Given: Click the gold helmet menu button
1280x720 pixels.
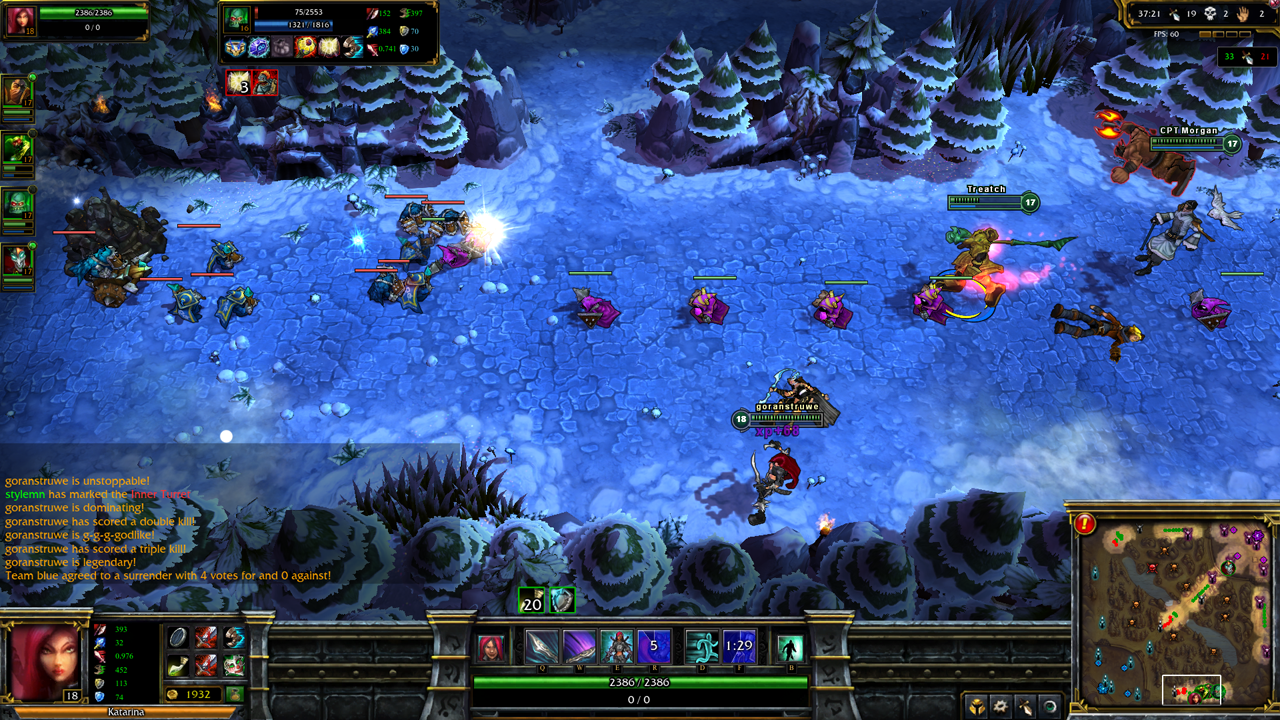Looking at the screenshot, I should tap(974, 705).
